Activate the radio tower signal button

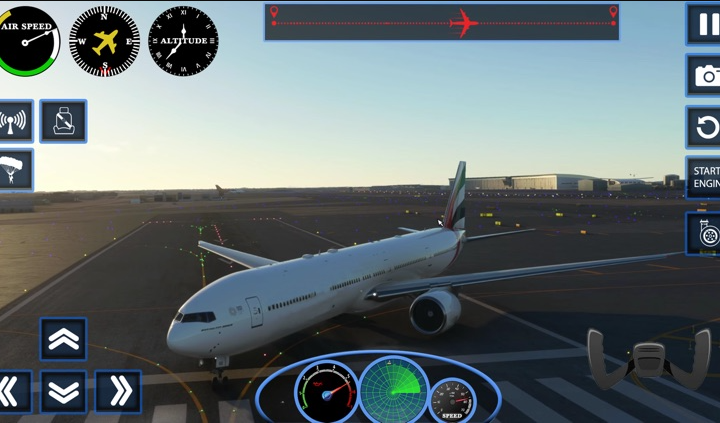click(14, 122)
